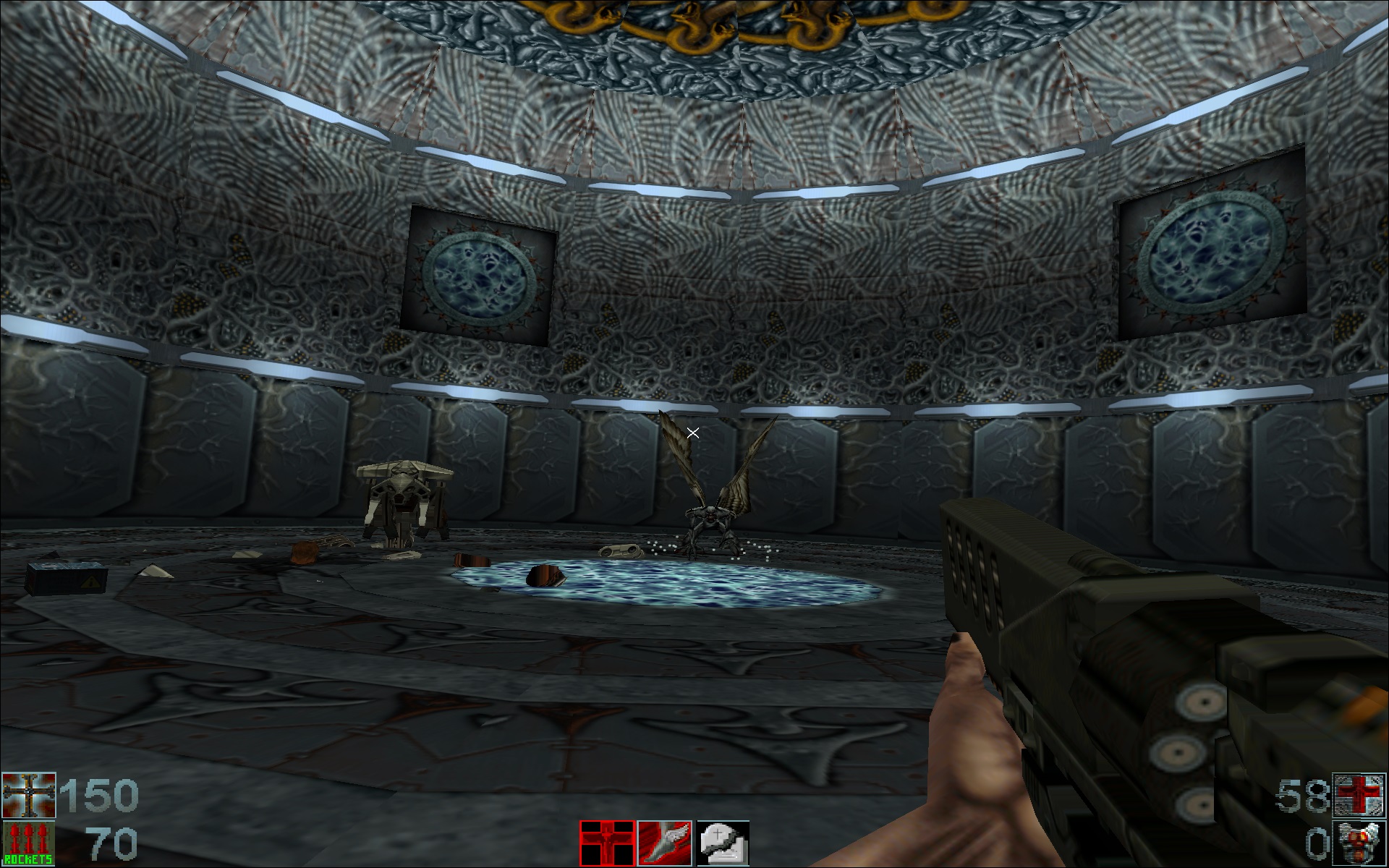Screen dimensions: 1389x868
Task: Click the red cross armor icon on the right
Action: 1360,793
